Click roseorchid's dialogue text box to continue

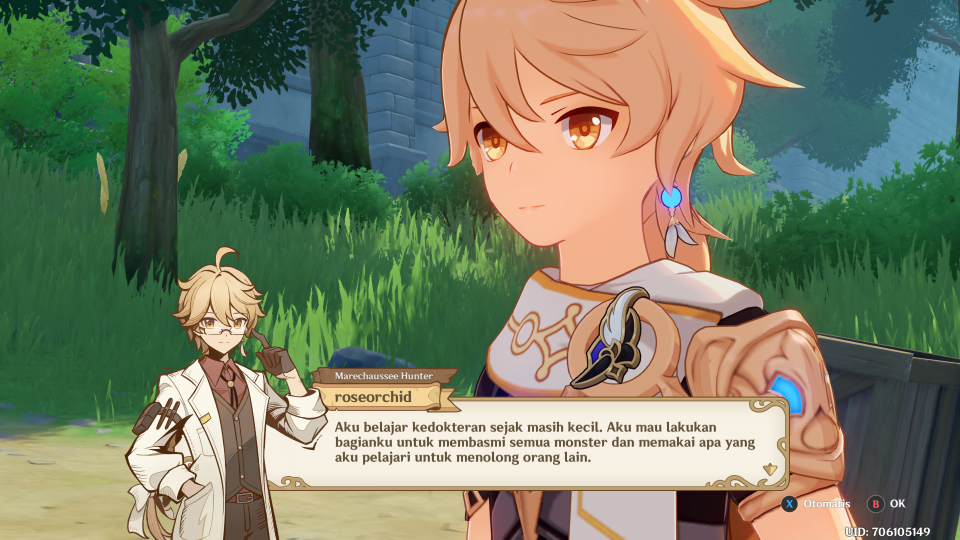coord(530,443)
